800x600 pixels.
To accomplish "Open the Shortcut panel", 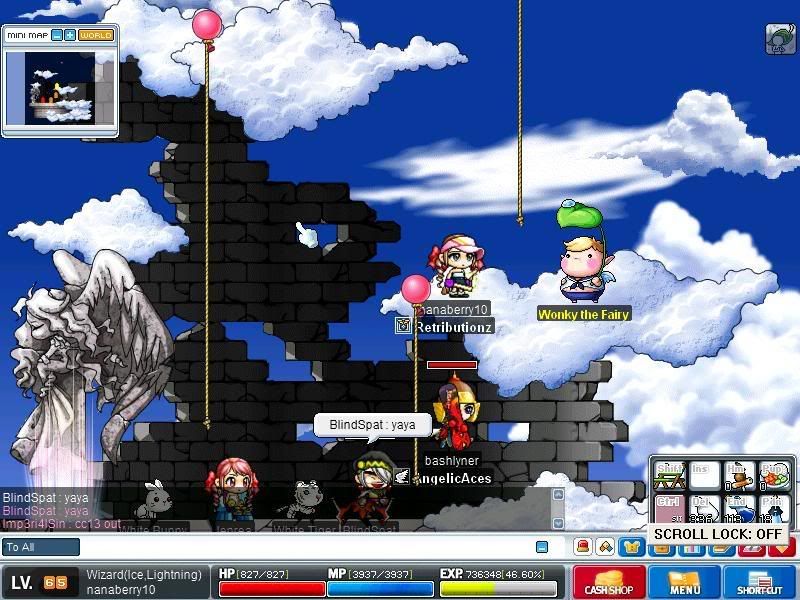I will tap(759, 582).
